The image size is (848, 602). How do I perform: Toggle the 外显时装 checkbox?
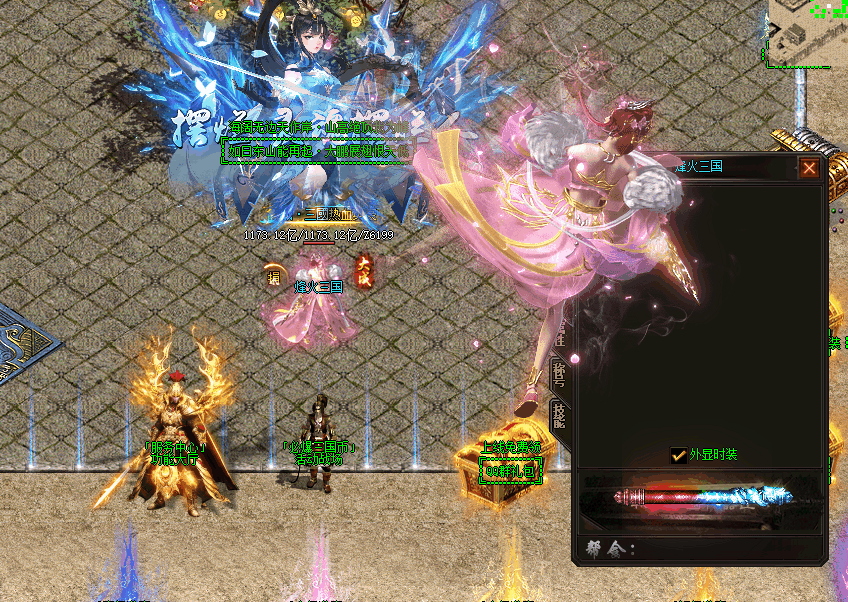(678, 455)
